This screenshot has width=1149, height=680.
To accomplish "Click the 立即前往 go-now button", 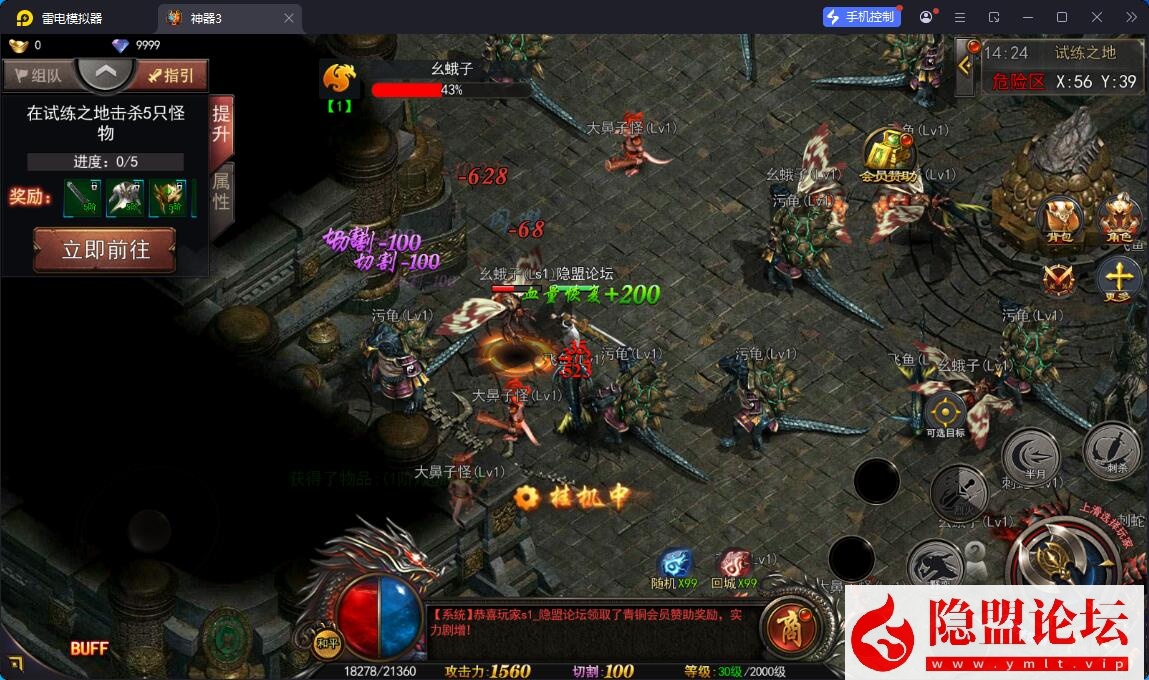I will coord(105,249).
